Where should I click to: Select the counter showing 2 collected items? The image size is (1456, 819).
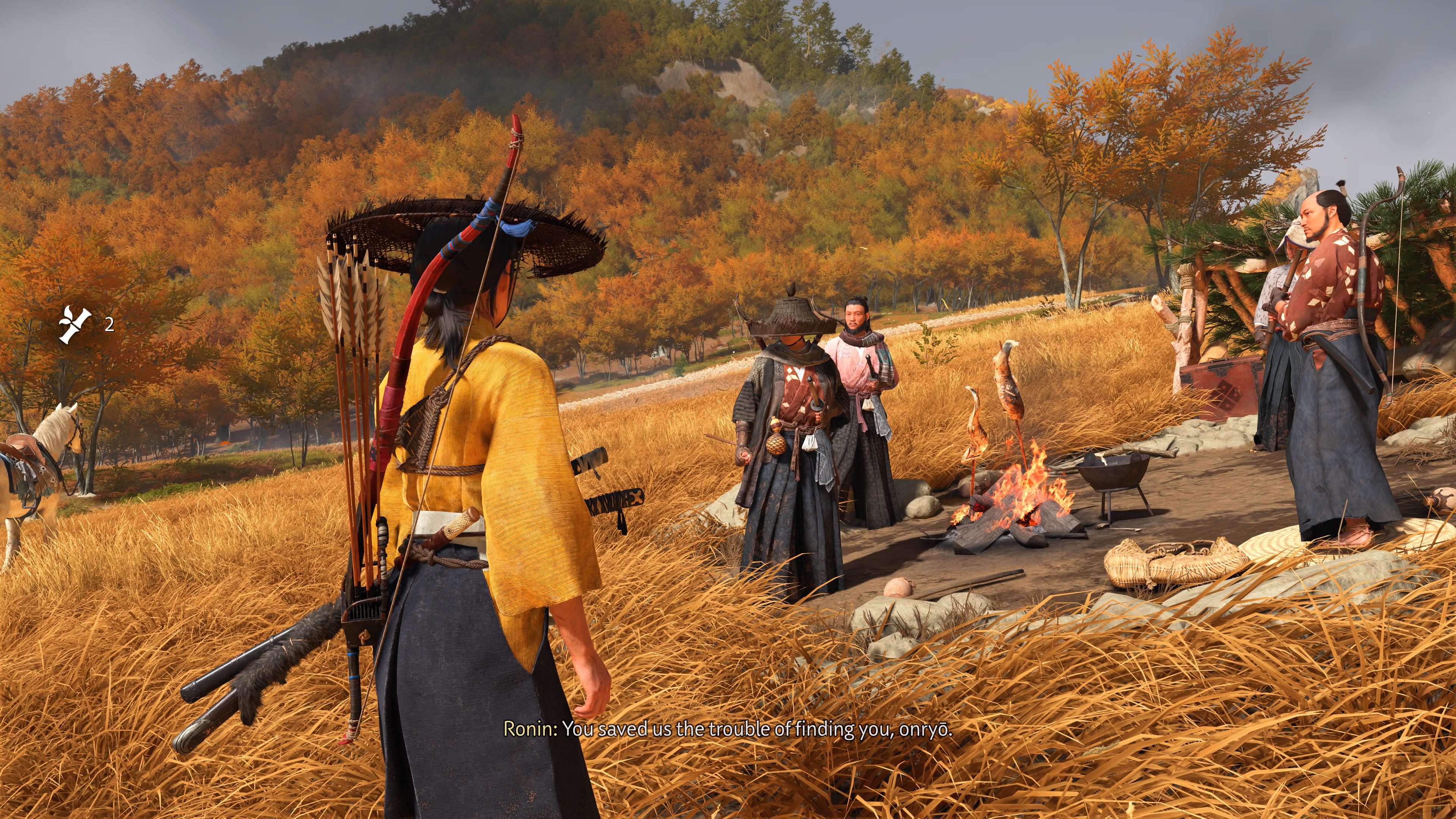click(x=109, y=325)
